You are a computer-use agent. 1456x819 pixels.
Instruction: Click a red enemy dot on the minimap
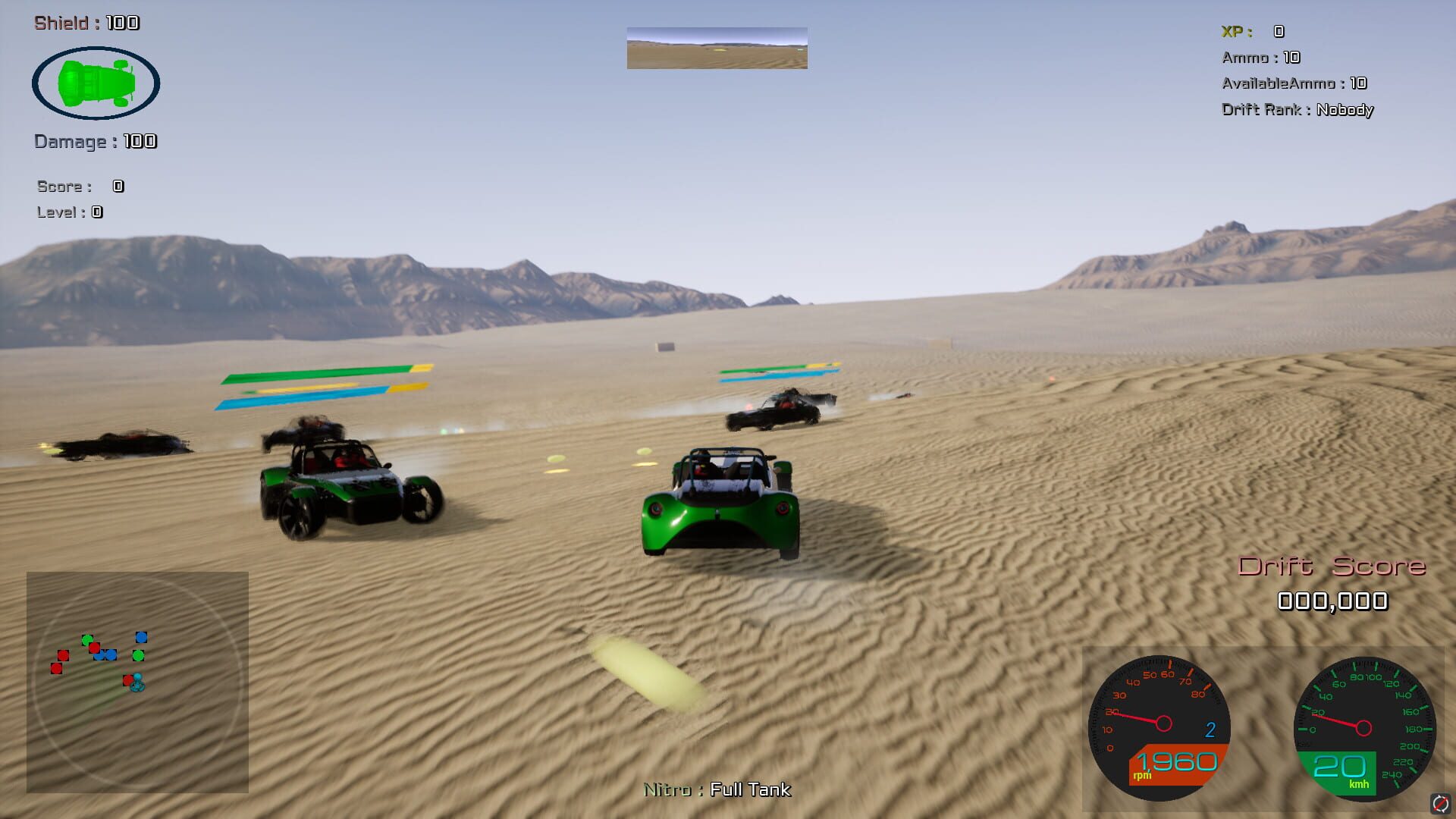click(62, 656)
